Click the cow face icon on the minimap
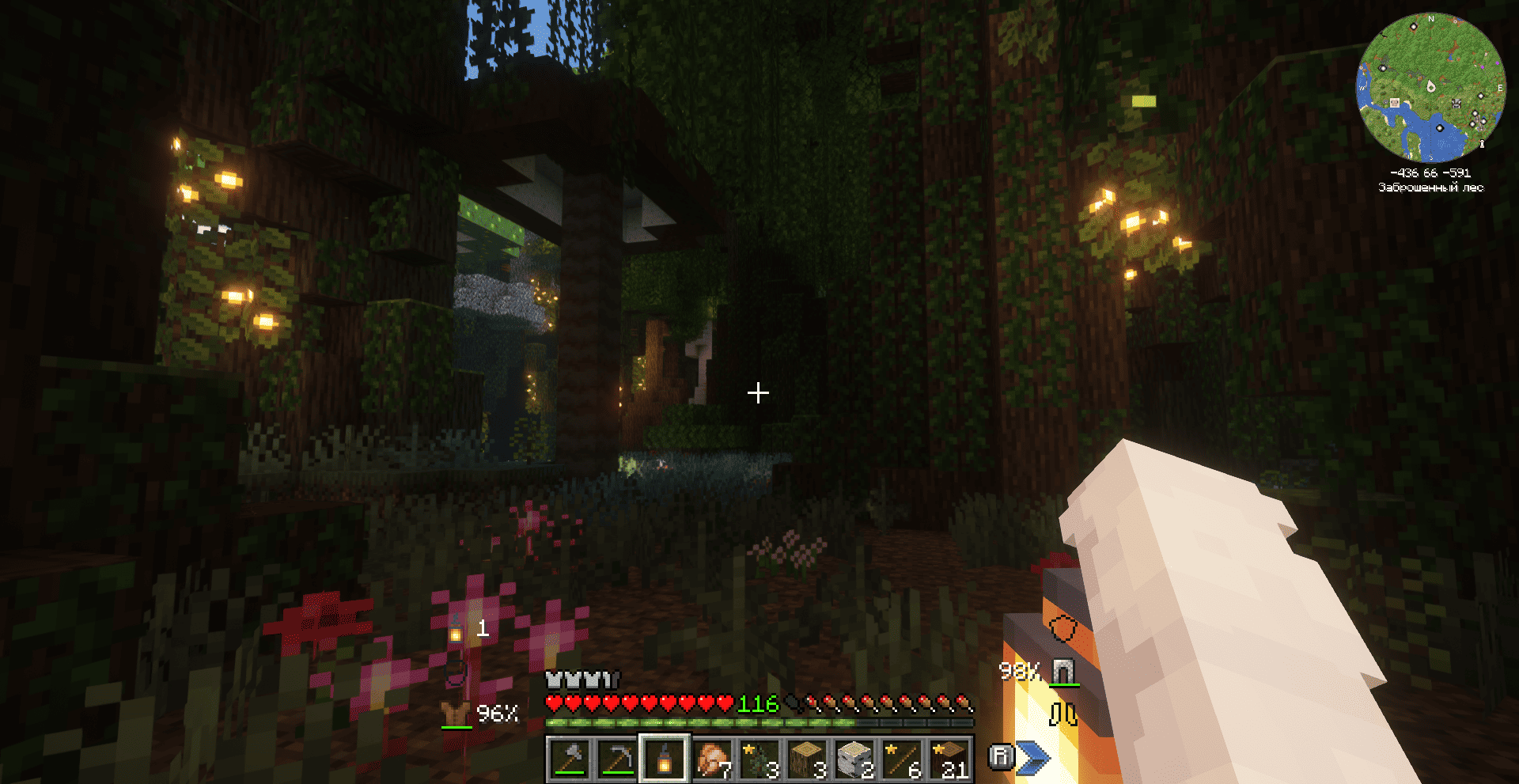This screenshot has width=1519, height=784. pyautogui.click(x=1456, y=104)
